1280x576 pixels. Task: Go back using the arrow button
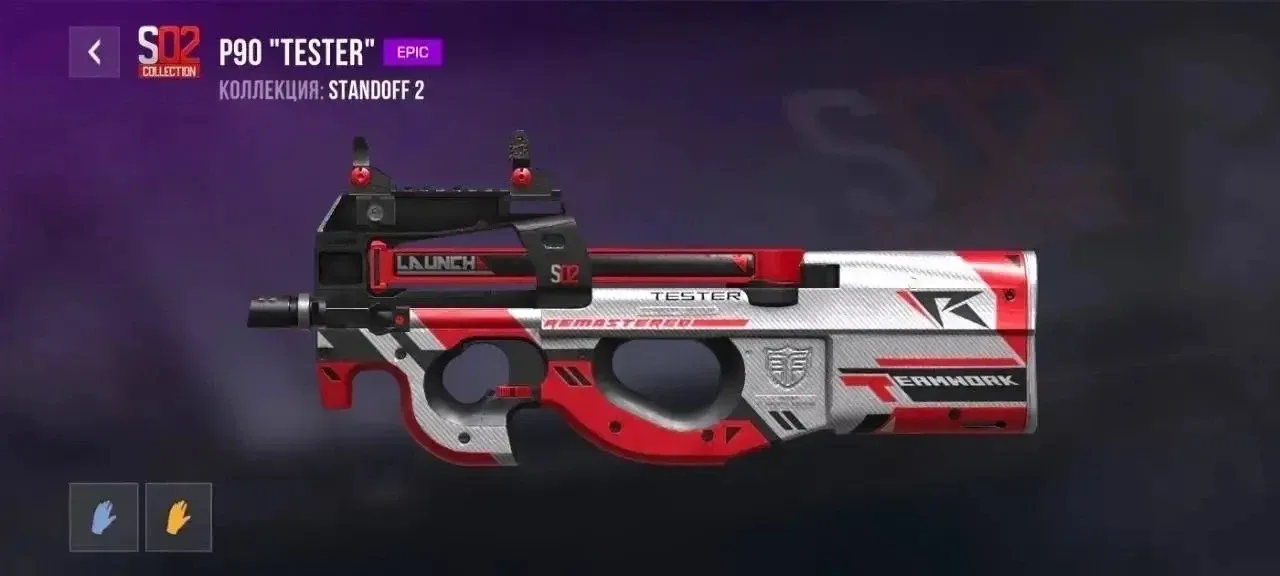point(94,52)
